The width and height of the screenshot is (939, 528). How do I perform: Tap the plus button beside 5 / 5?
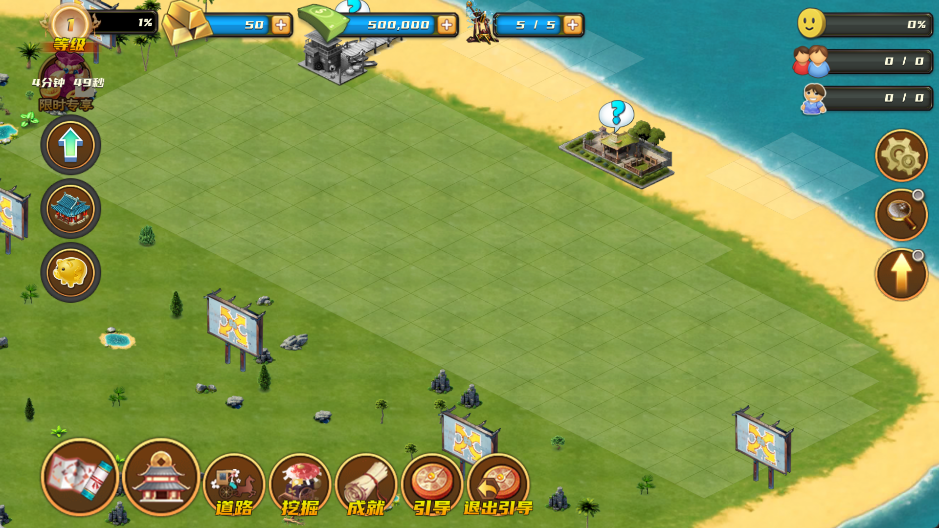pos(572,24)
